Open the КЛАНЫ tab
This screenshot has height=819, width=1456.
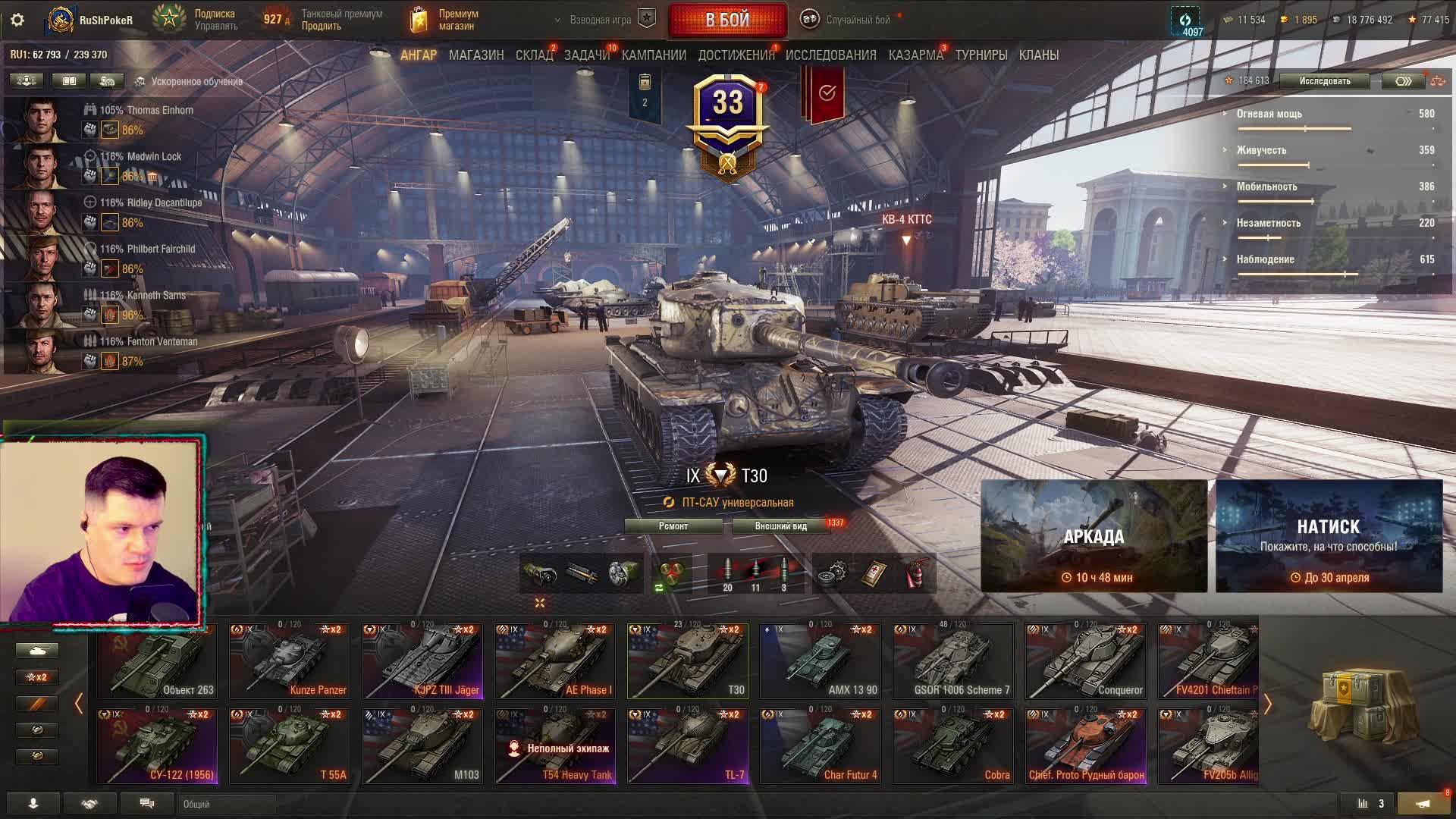1039,55
